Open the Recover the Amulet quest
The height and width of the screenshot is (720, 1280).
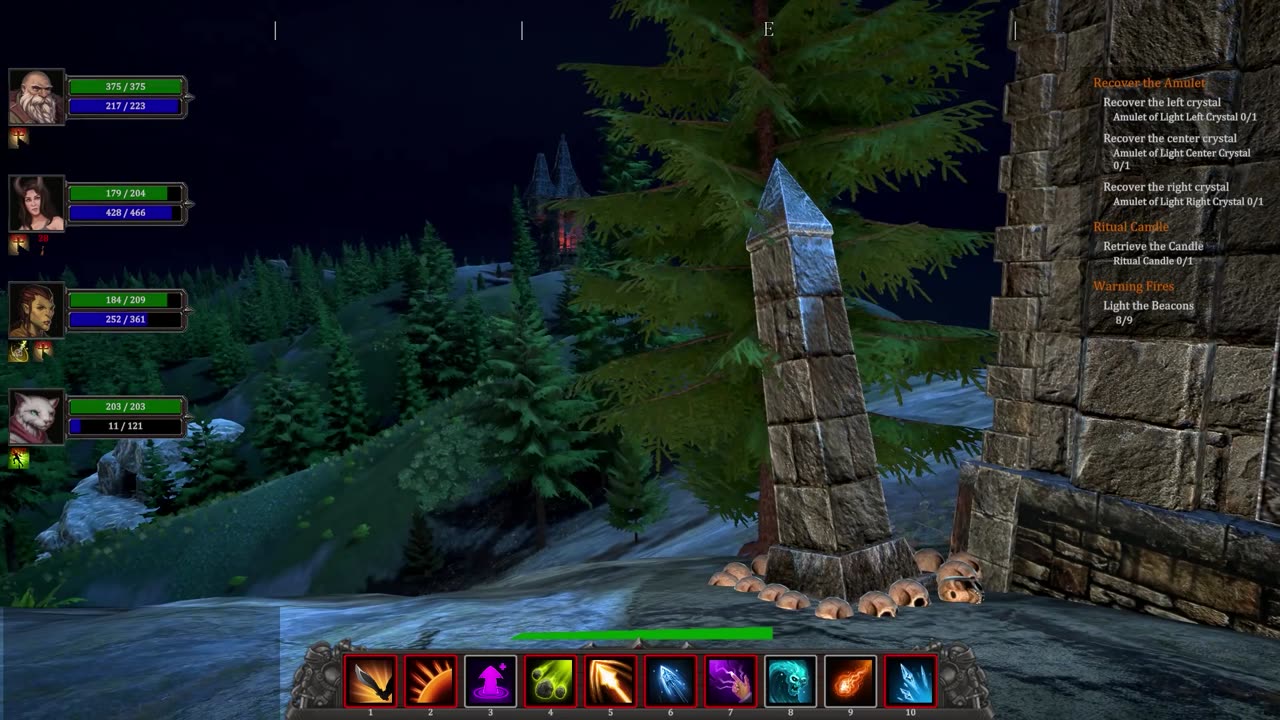click(1149, 83)
